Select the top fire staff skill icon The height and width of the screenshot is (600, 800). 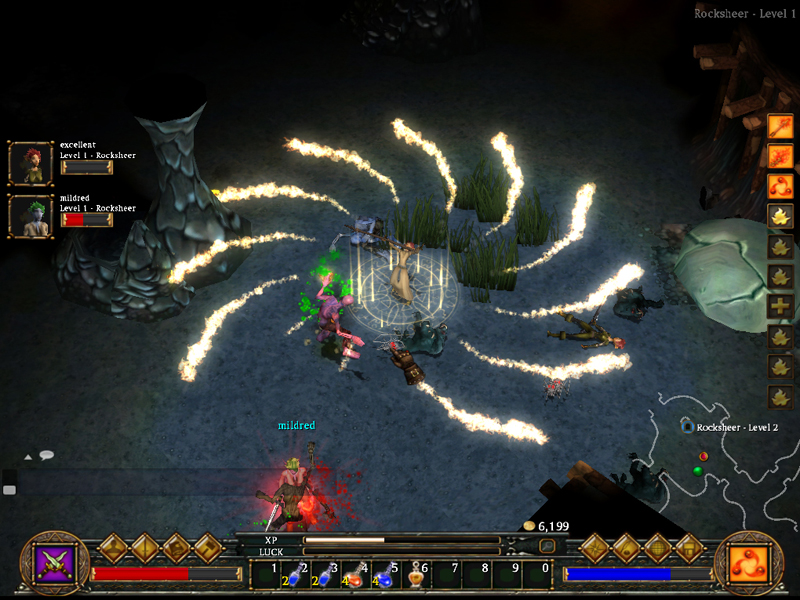[x=780, y=127]
